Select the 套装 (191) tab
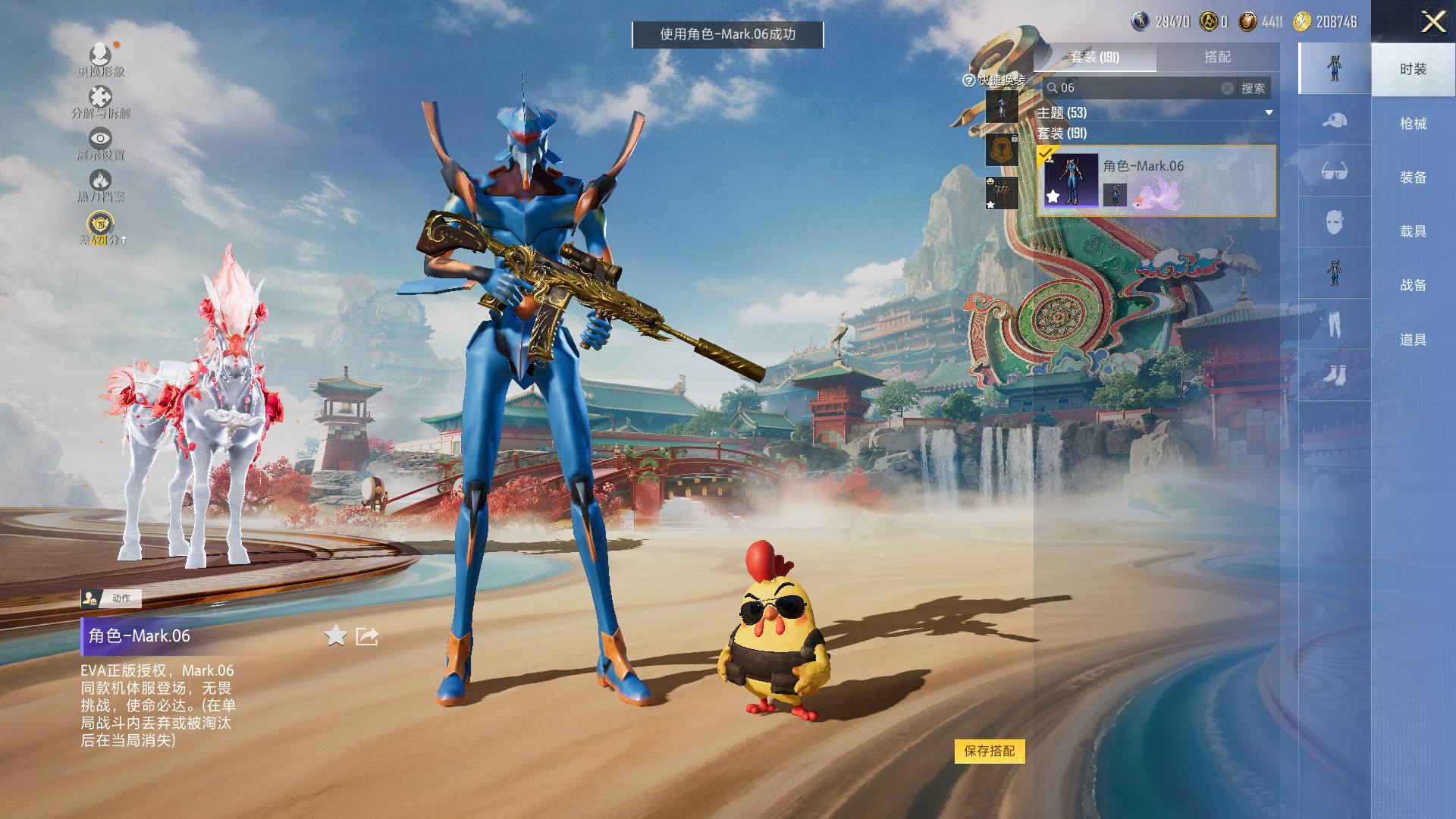The height and width of the screenshot is (819, 1456). pos(1094,57)
